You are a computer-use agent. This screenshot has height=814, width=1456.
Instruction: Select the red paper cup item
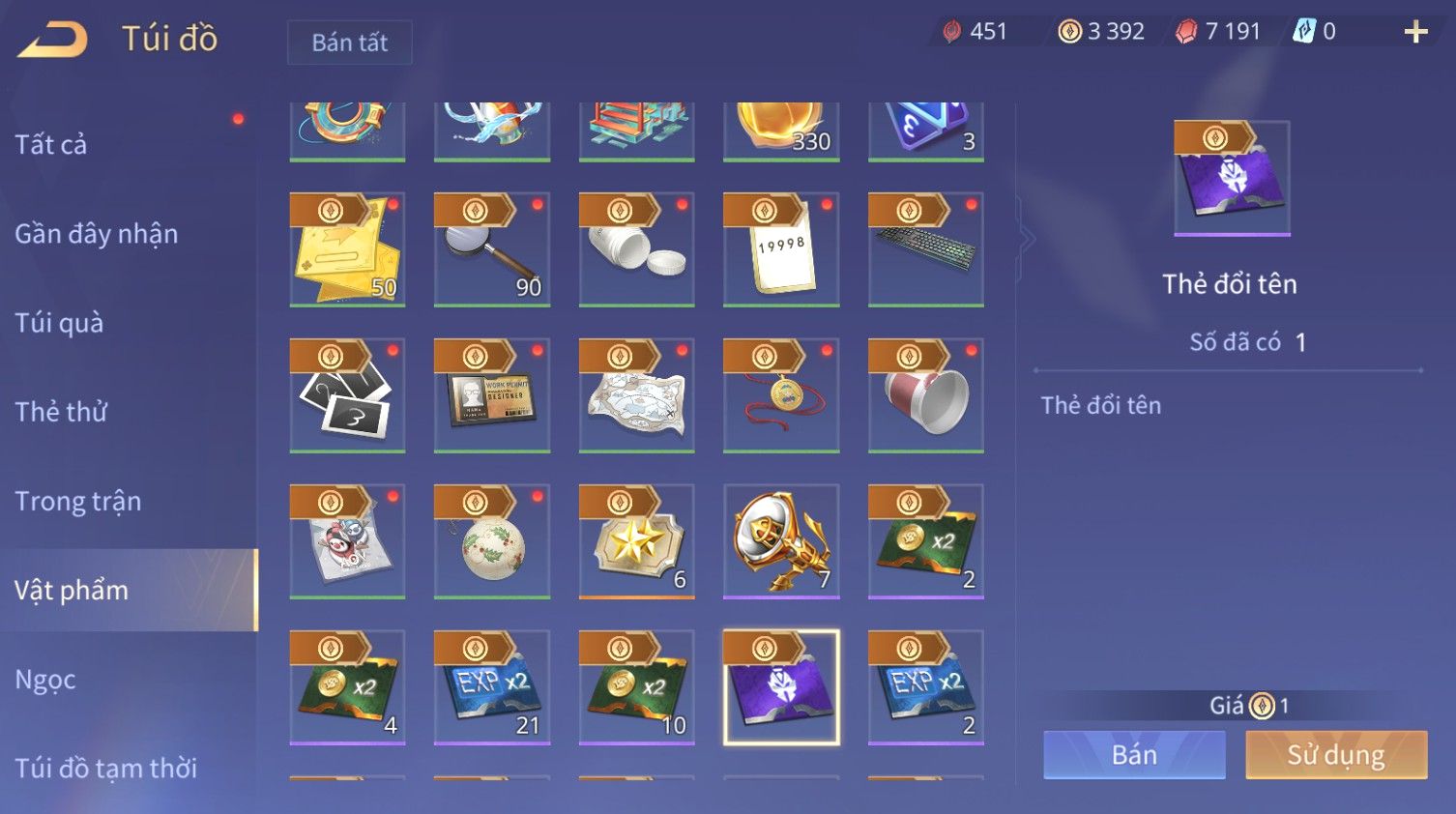[x=926, y=395]
